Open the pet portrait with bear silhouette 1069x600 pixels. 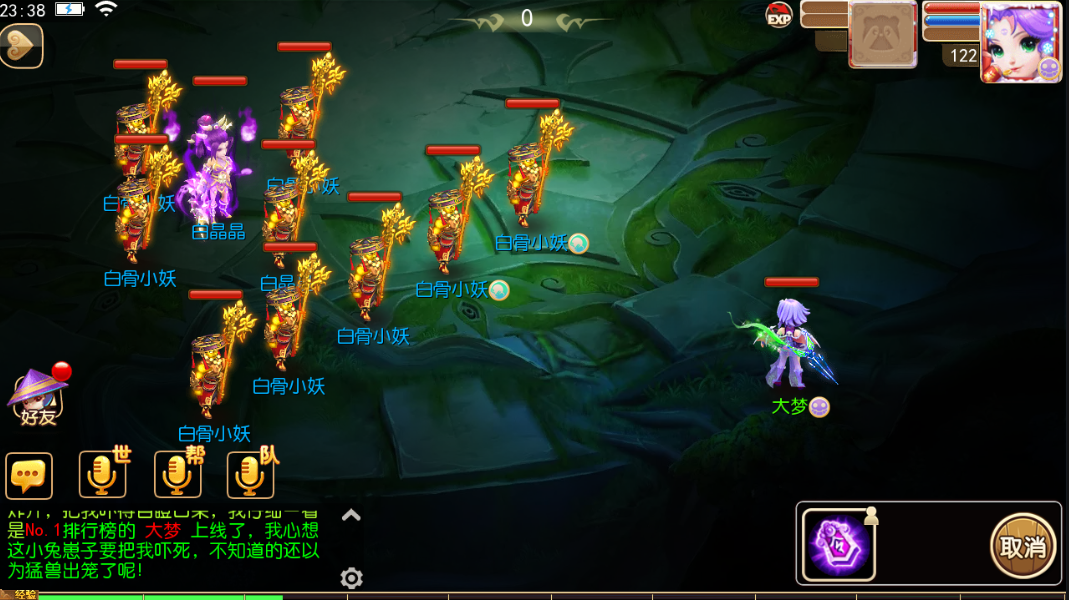882,34
